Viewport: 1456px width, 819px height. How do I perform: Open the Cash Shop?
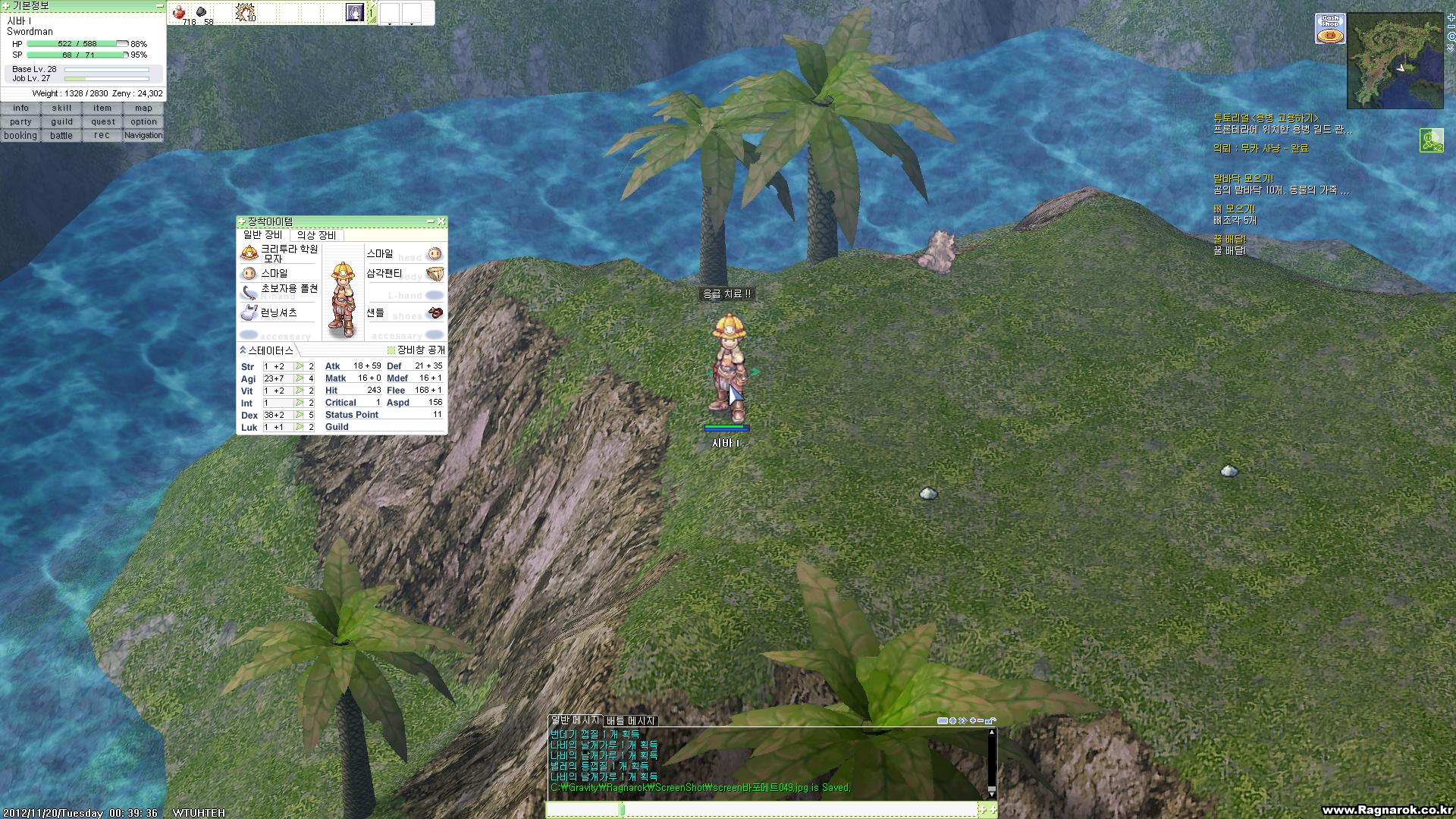(1329, 29)
